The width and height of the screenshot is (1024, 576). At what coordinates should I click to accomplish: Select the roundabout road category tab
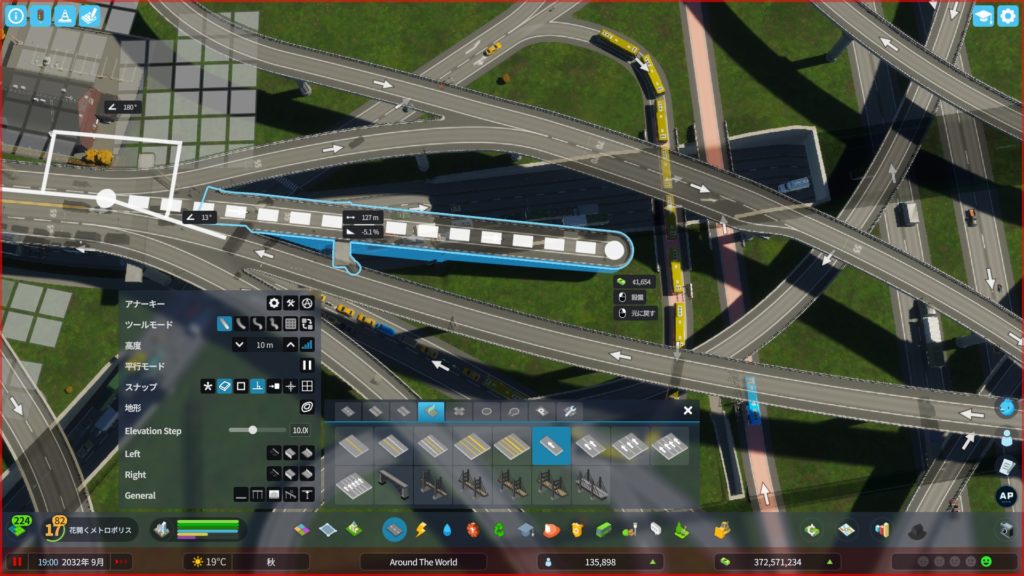(x=487, y=411)
